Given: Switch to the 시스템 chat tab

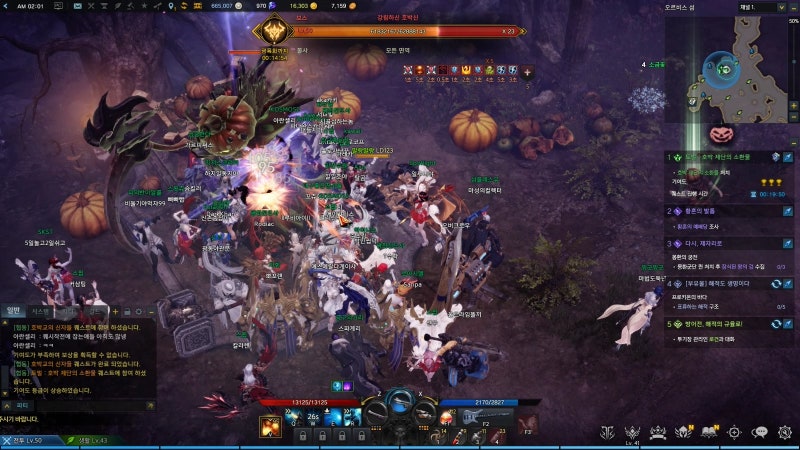Looking at the screenshot, I should tap(40, 311).
